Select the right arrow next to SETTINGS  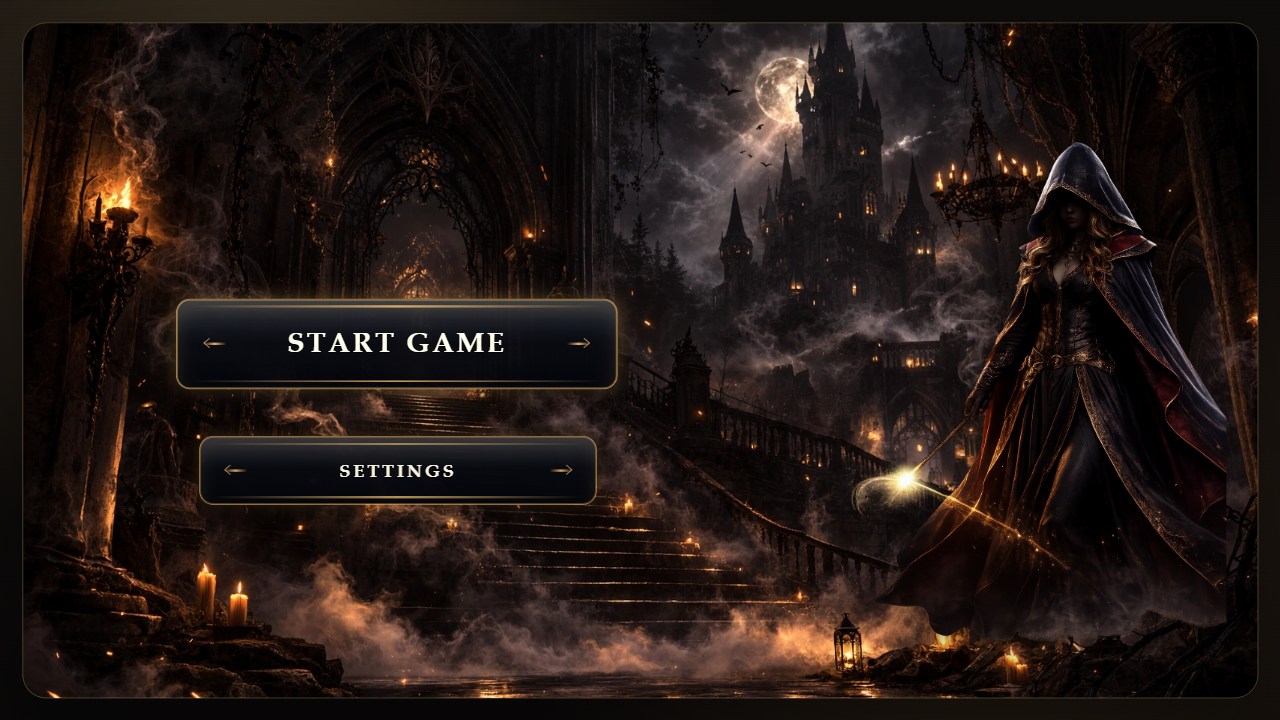click(564, 469)
